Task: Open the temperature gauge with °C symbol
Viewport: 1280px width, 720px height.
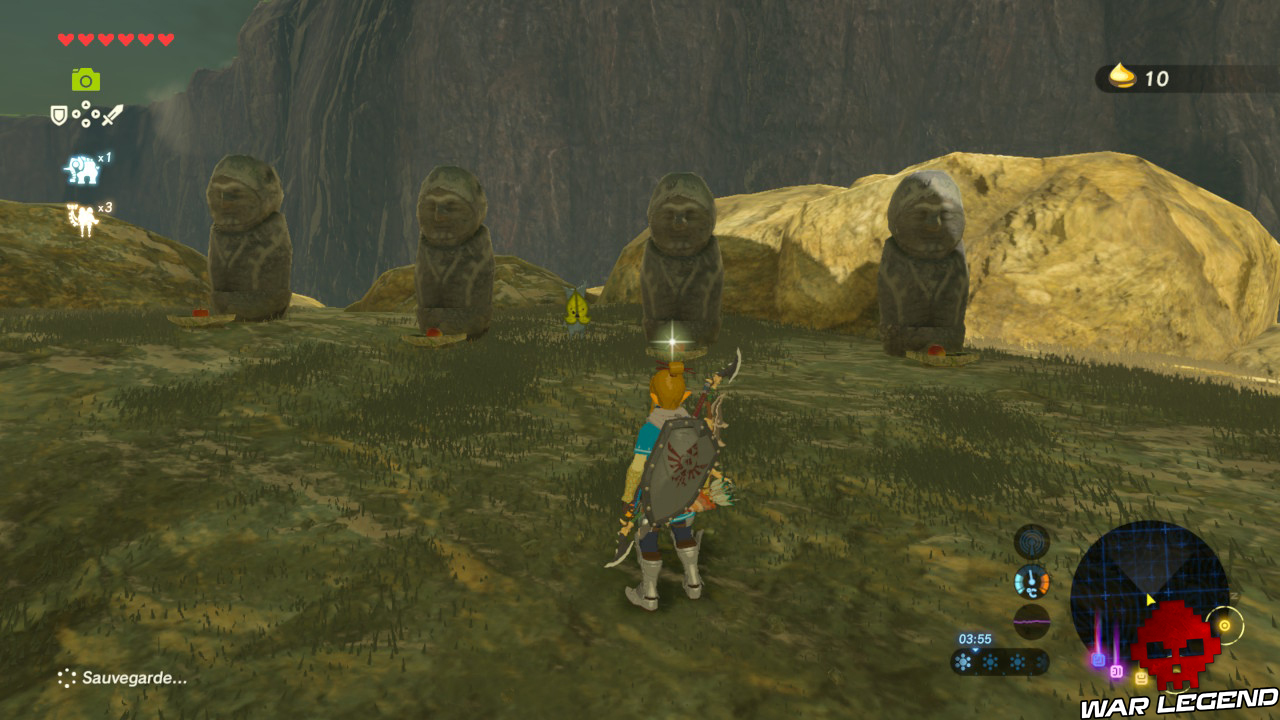Action: tap(1031, 581)
